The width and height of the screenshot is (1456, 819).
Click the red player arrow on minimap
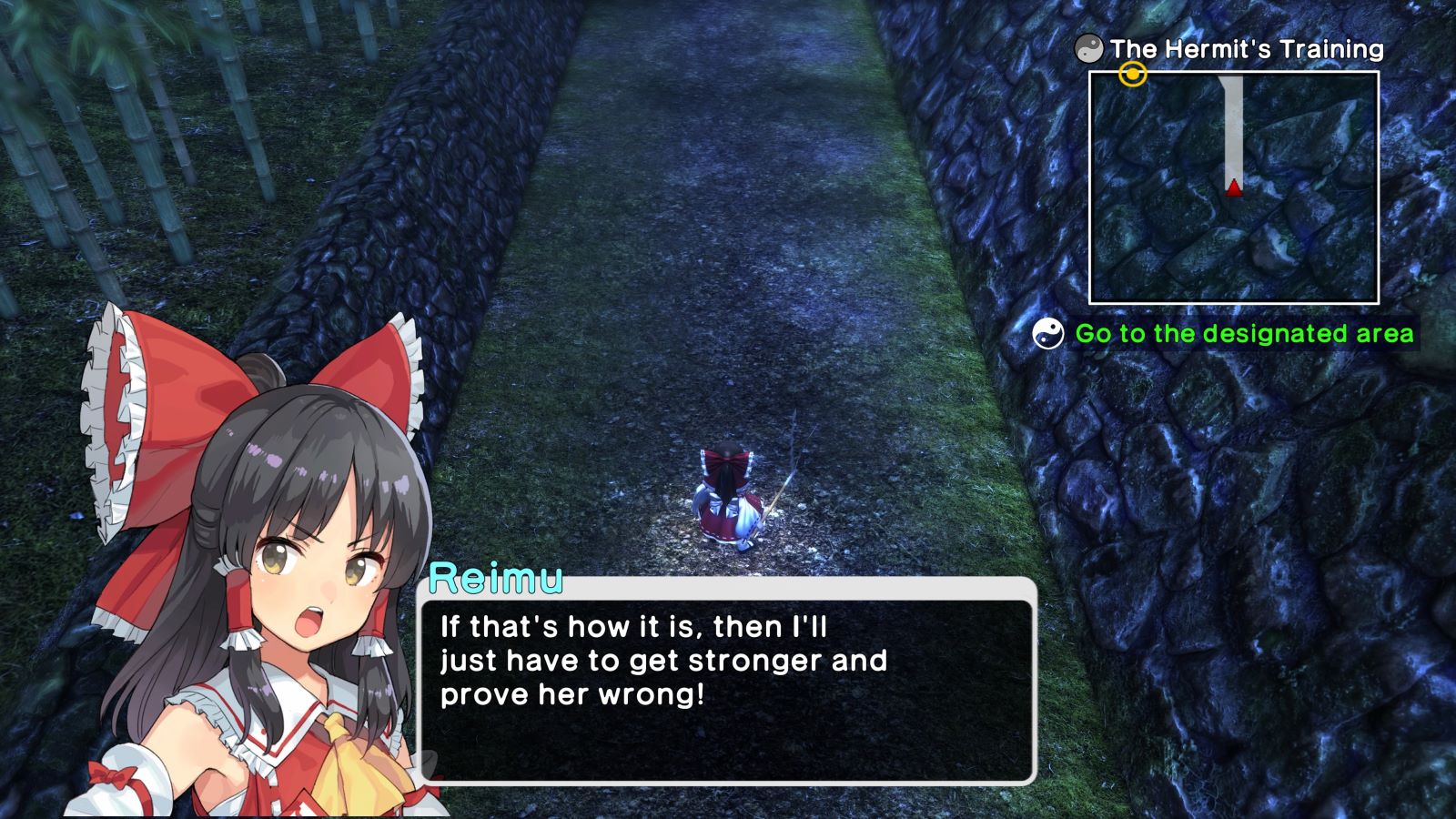[x=1234, y=187]
